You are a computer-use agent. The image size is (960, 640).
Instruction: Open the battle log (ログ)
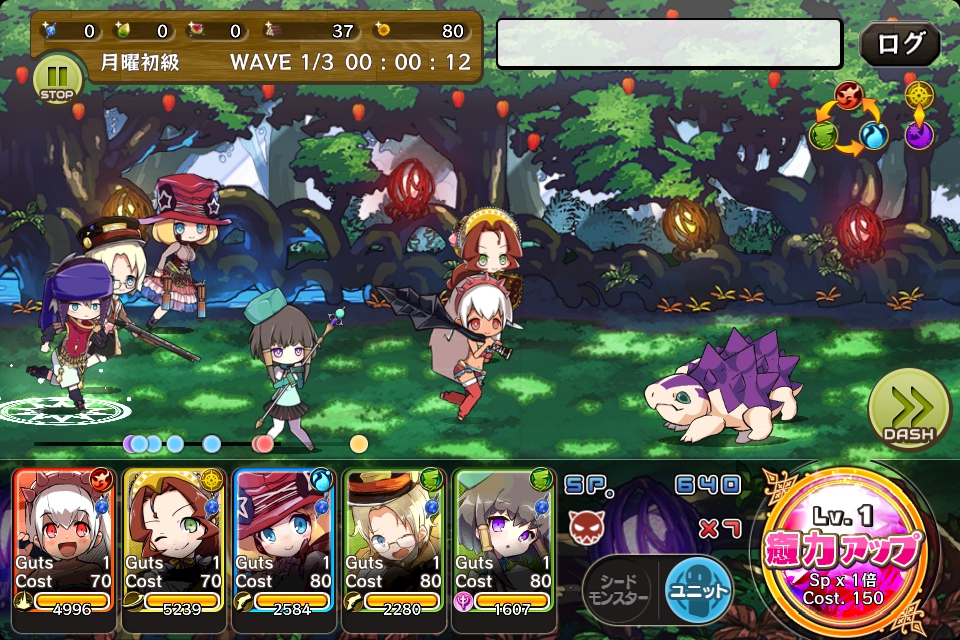pos(899,44)
